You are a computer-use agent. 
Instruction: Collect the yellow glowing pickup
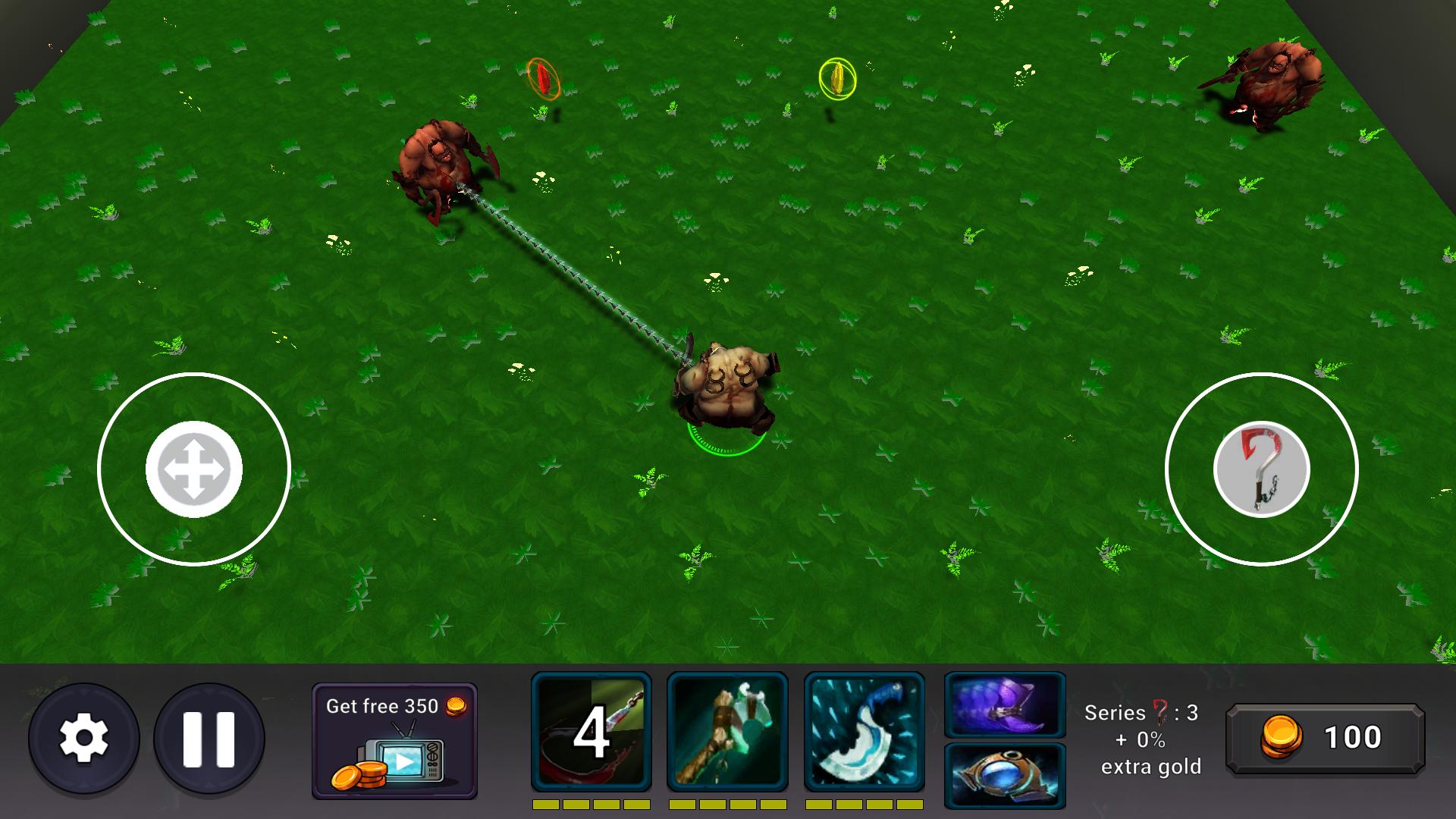[836, 76]
